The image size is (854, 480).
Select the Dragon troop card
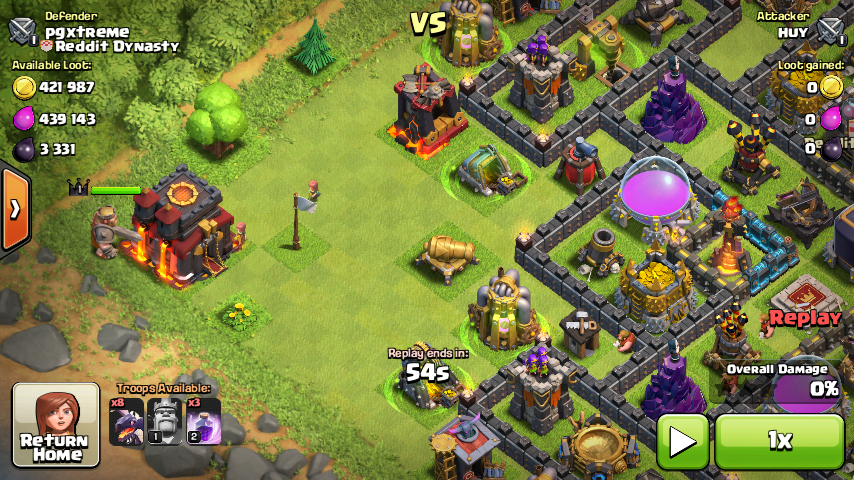127,421
